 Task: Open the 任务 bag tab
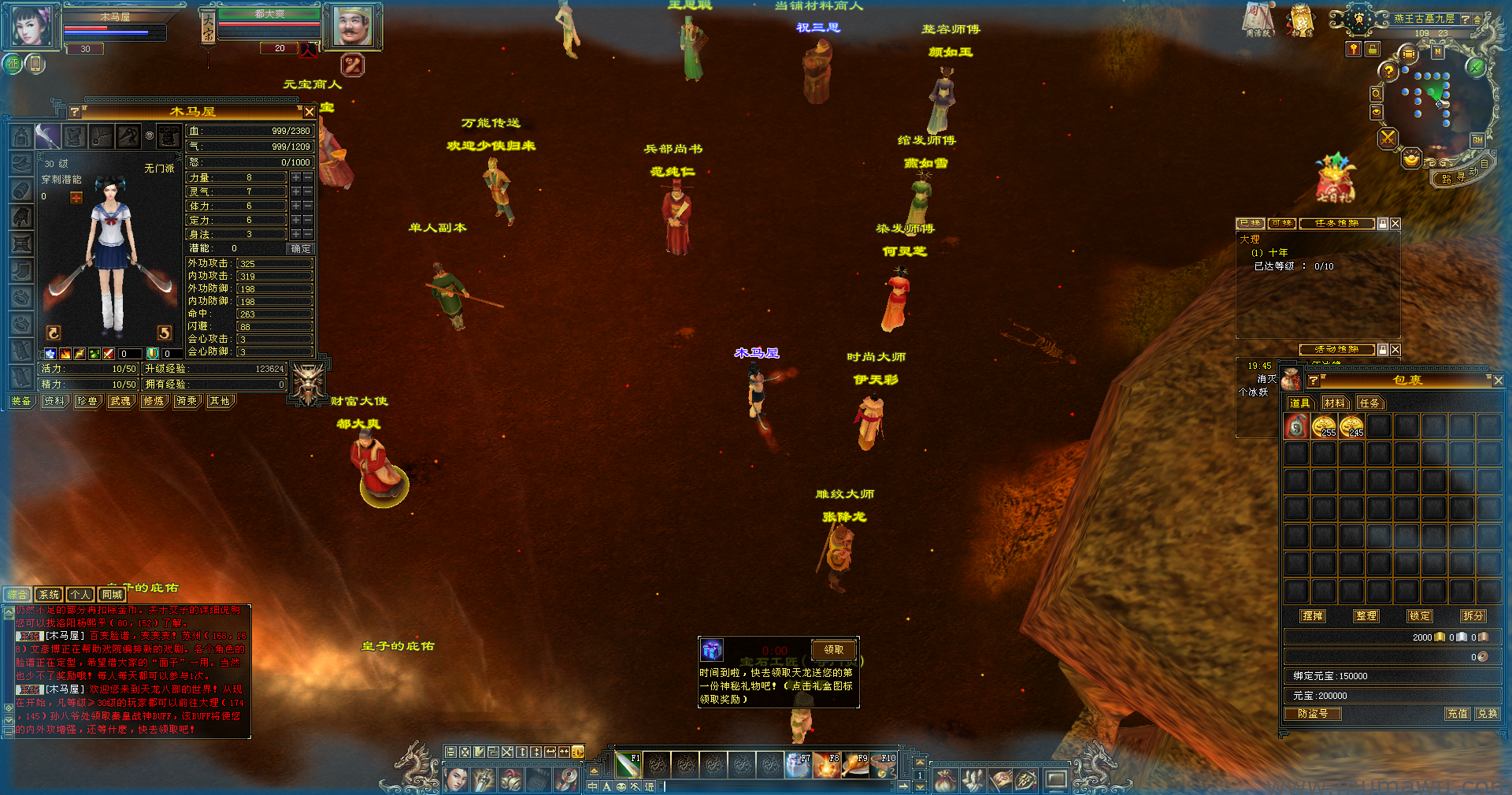(x=1369, y=403)
